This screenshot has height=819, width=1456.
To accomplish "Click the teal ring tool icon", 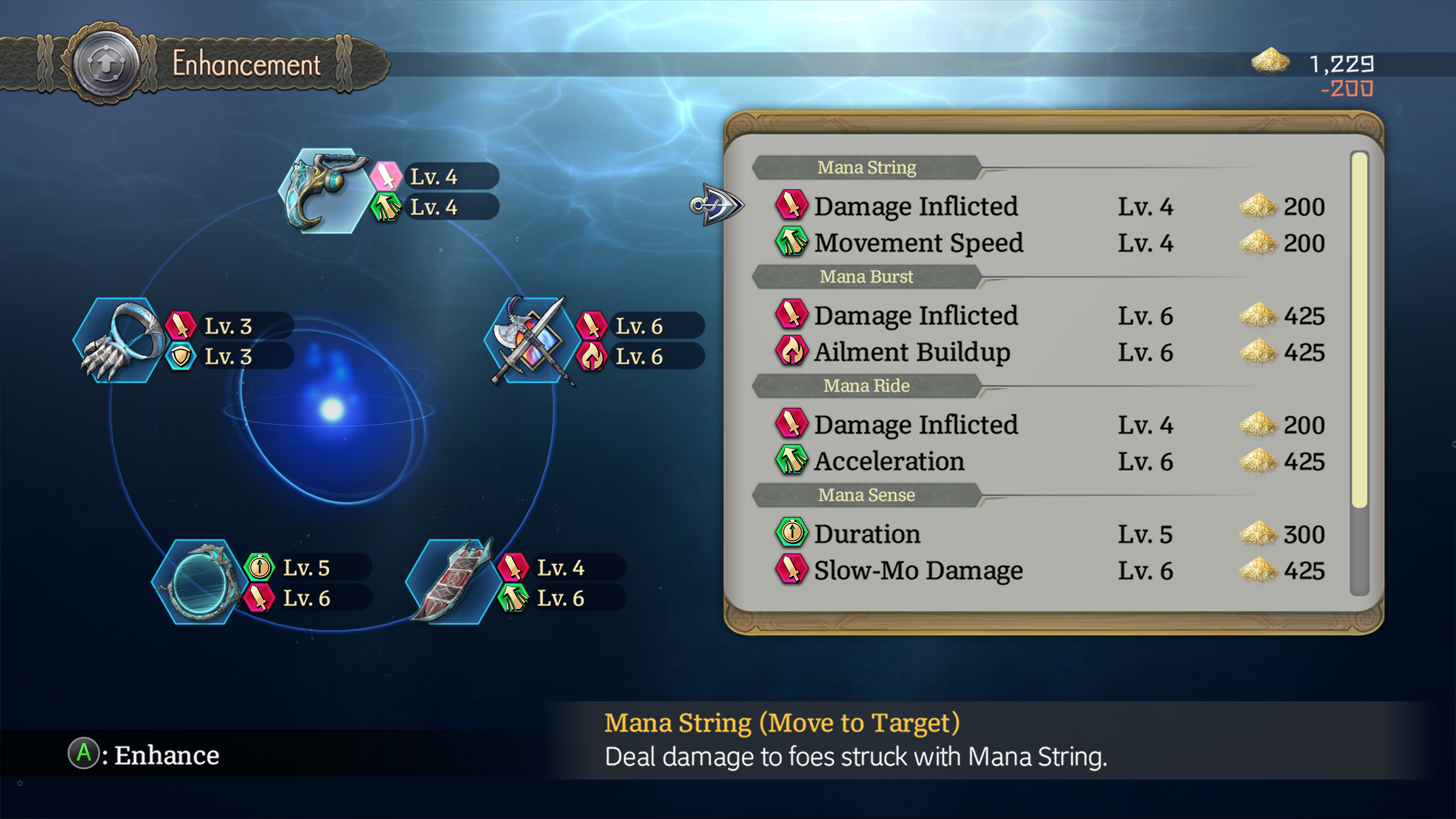I will click(198, 583).
